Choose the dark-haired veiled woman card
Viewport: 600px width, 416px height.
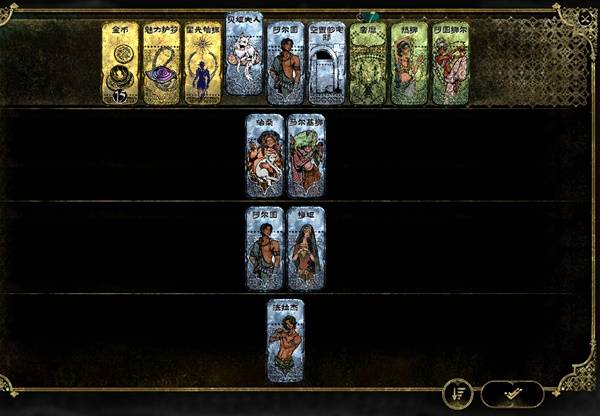(x=306, y=248)
